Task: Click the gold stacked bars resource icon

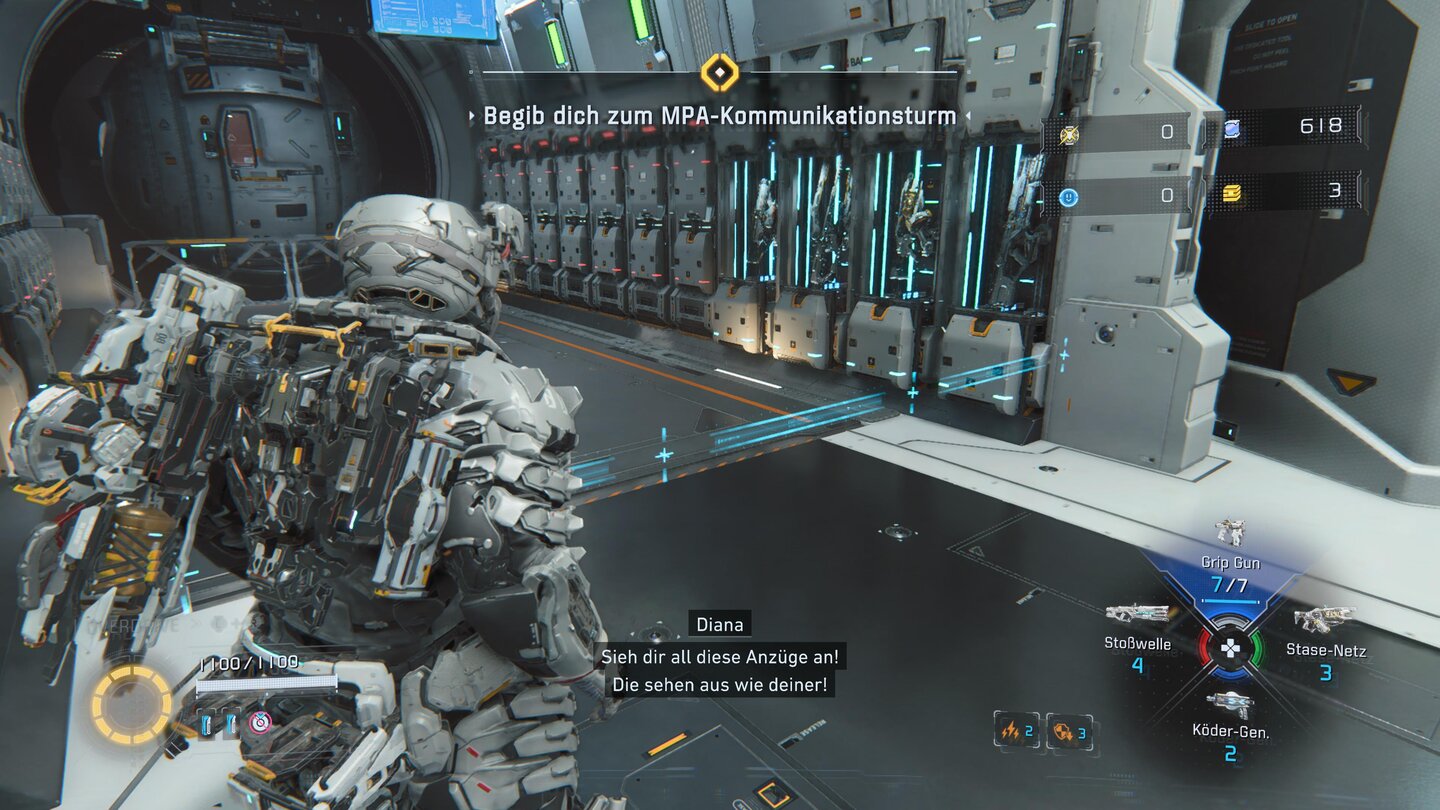Action: point(1232,193)
